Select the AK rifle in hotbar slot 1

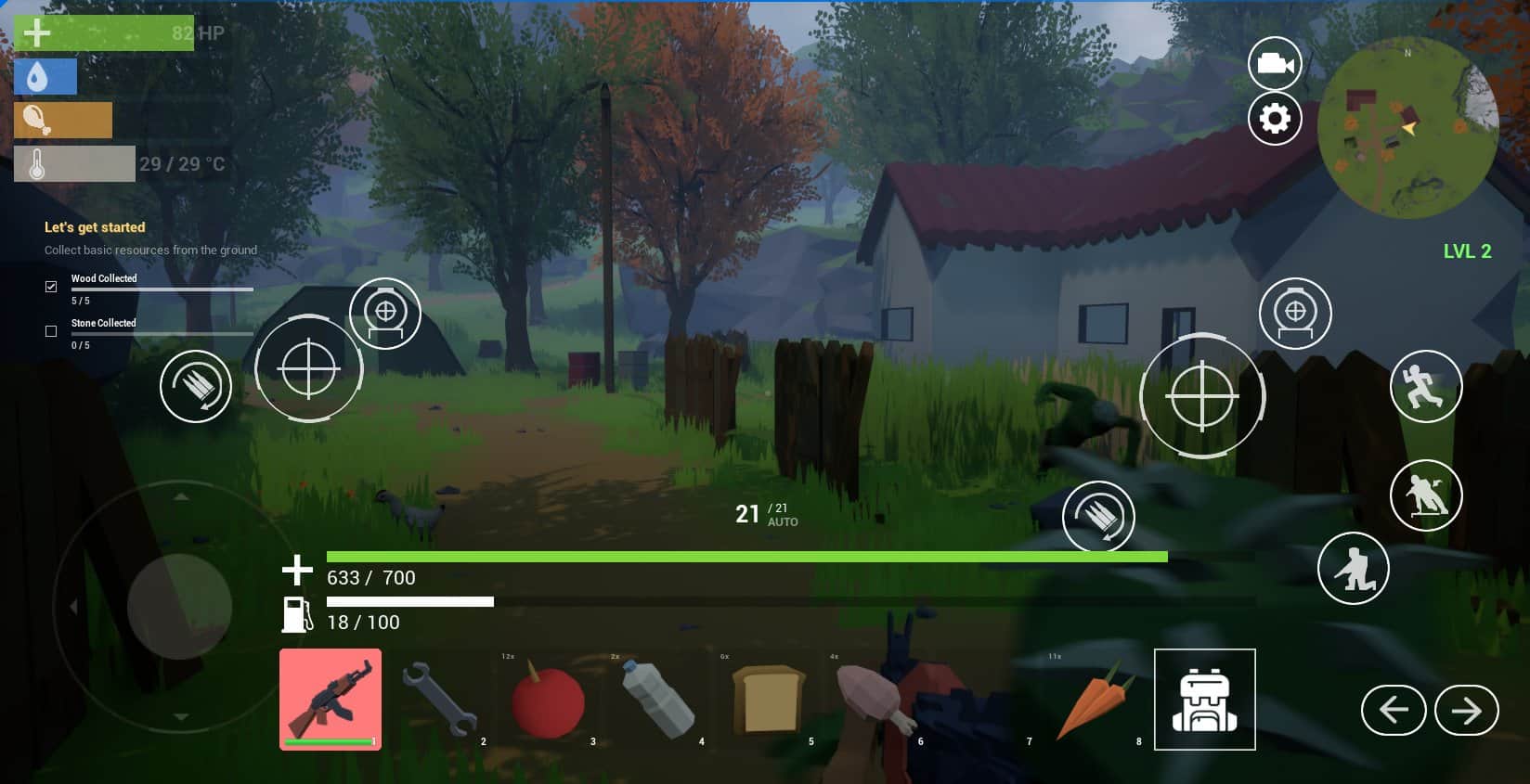(330, 700)
